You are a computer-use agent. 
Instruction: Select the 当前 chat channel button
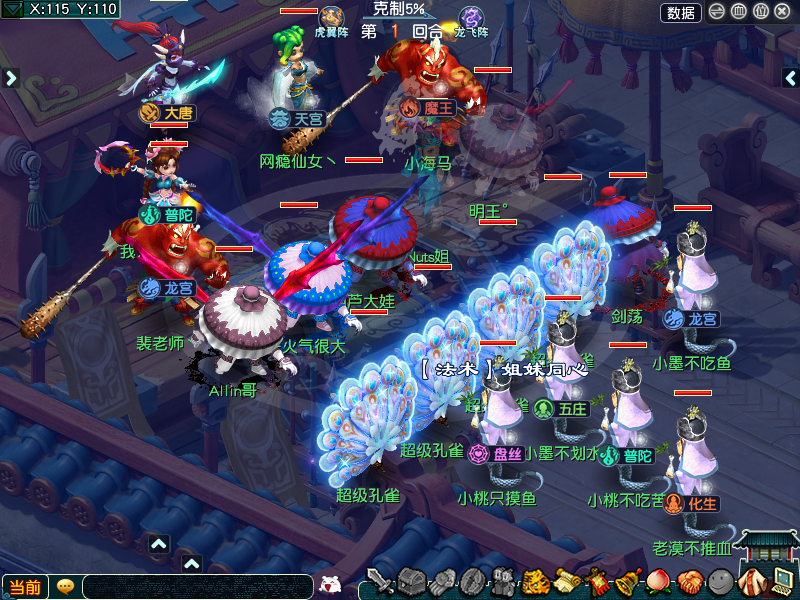pos(26,587)
